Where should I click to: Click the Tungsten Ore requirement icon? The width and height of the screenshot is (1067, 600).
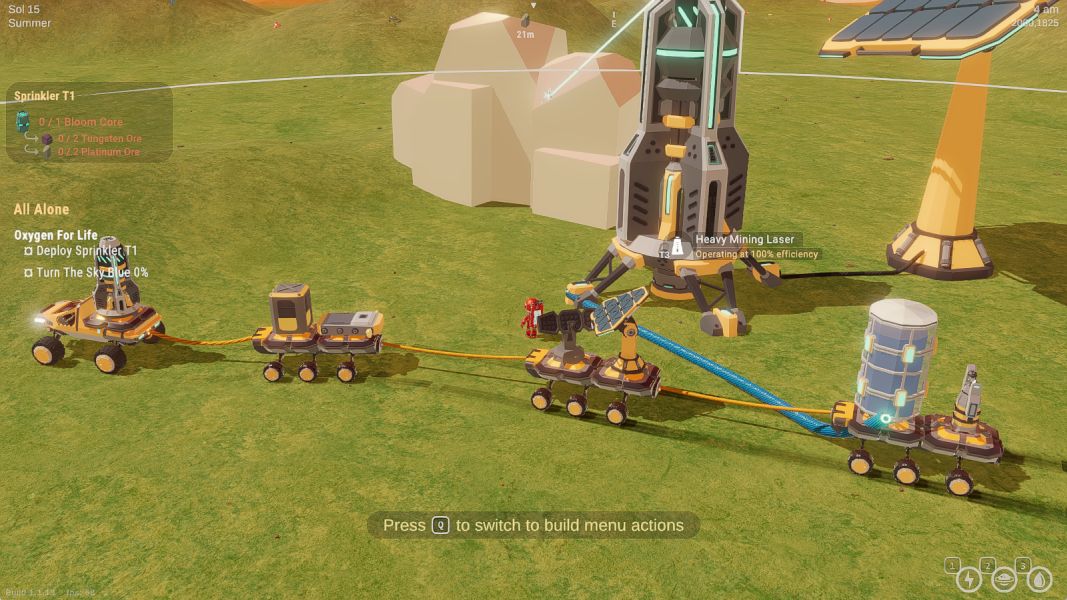[47, 137]
